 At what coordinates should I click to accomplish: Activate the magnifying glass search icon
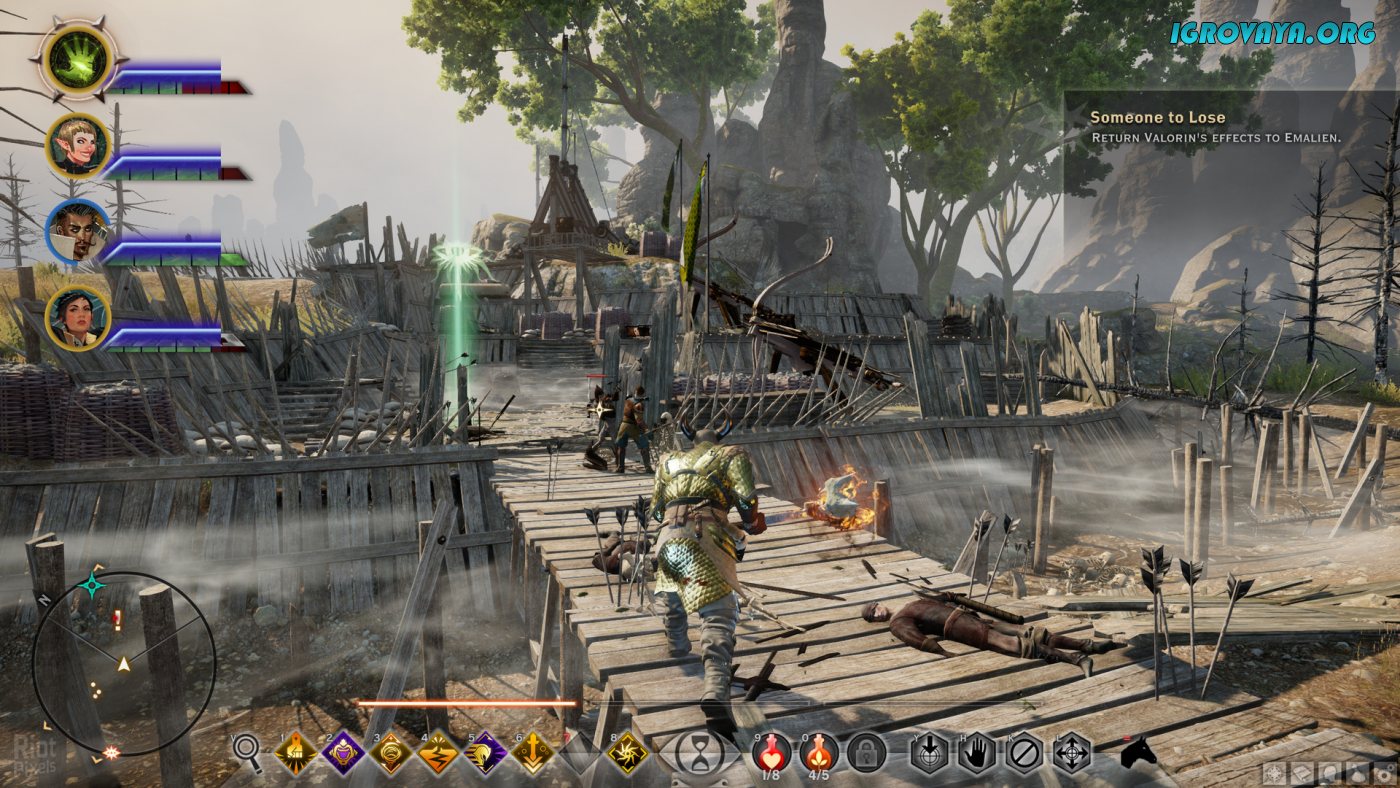pos(248,754)
